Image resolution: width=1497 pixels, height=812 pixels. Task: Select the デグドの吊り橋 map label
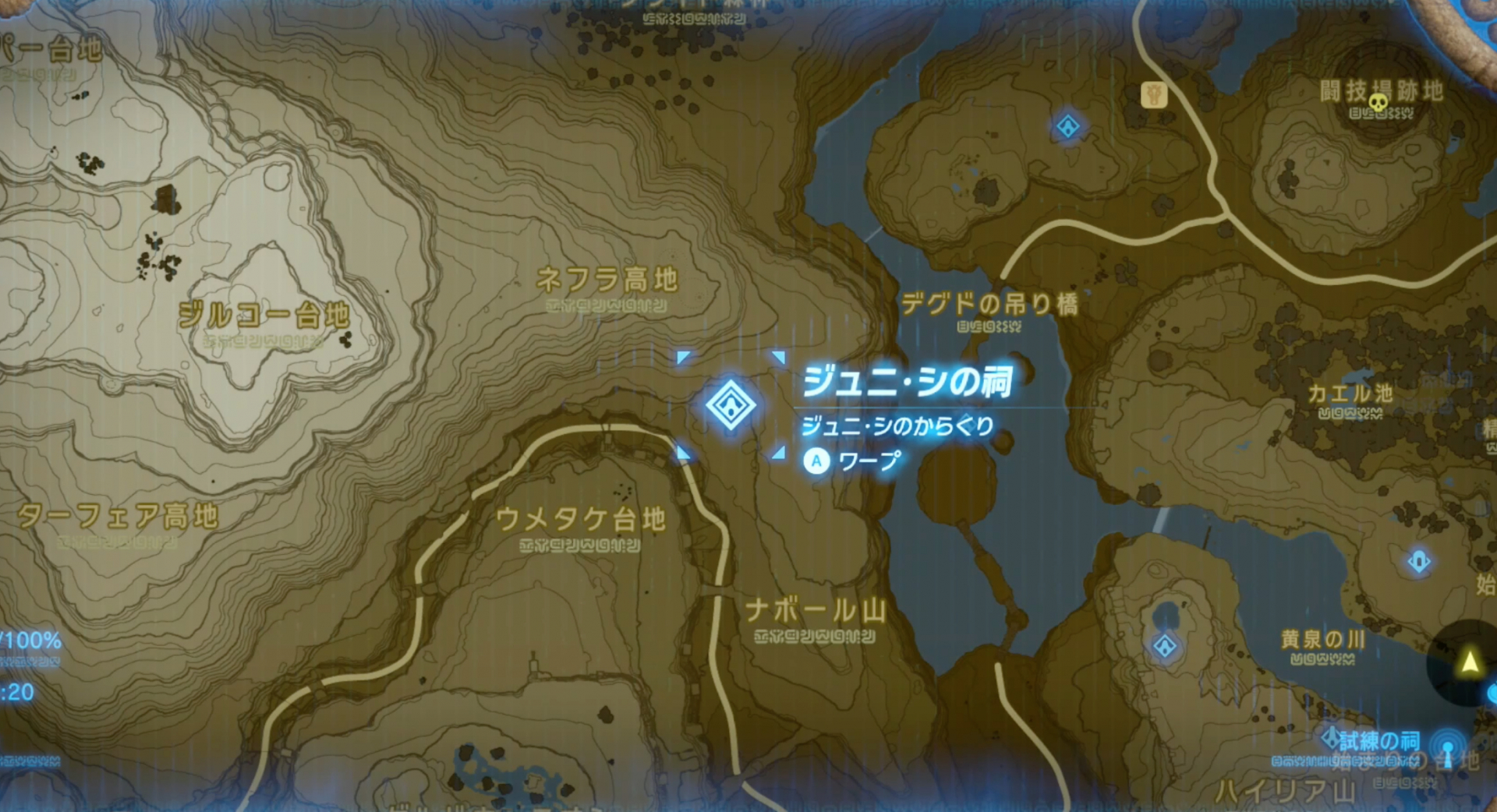[992, 305]
